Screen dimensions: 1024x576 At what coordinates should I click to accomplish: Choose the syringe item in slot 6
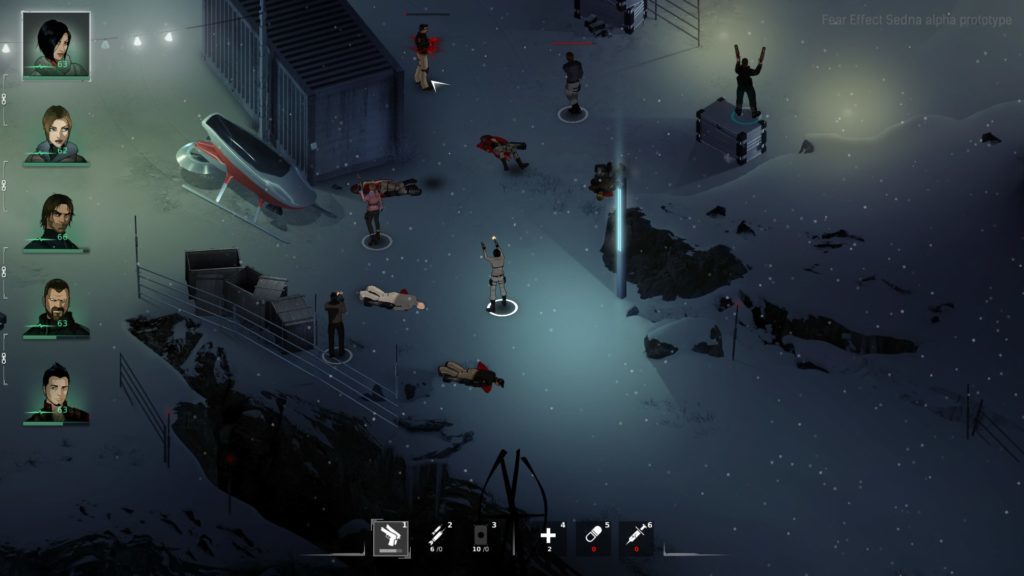(636, 538)
